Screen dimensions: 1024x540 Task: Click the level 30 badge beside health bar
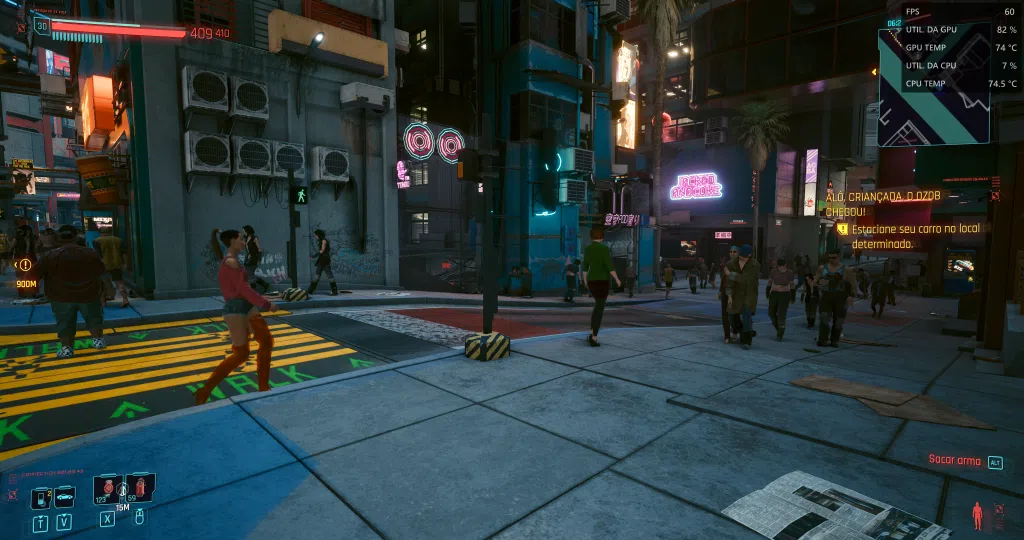pyautogui.click(x=41, y=25)
